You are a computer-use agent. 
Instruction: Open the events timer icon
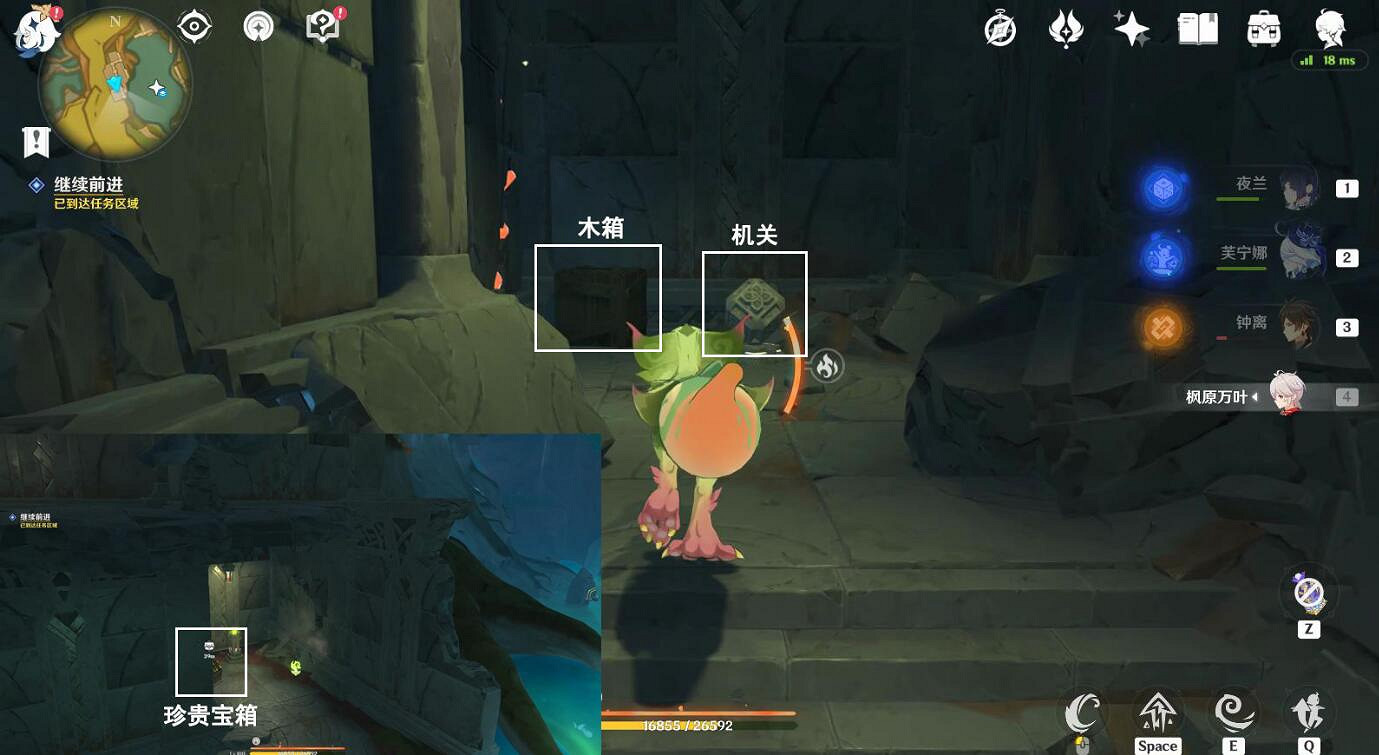coord(999,28)
